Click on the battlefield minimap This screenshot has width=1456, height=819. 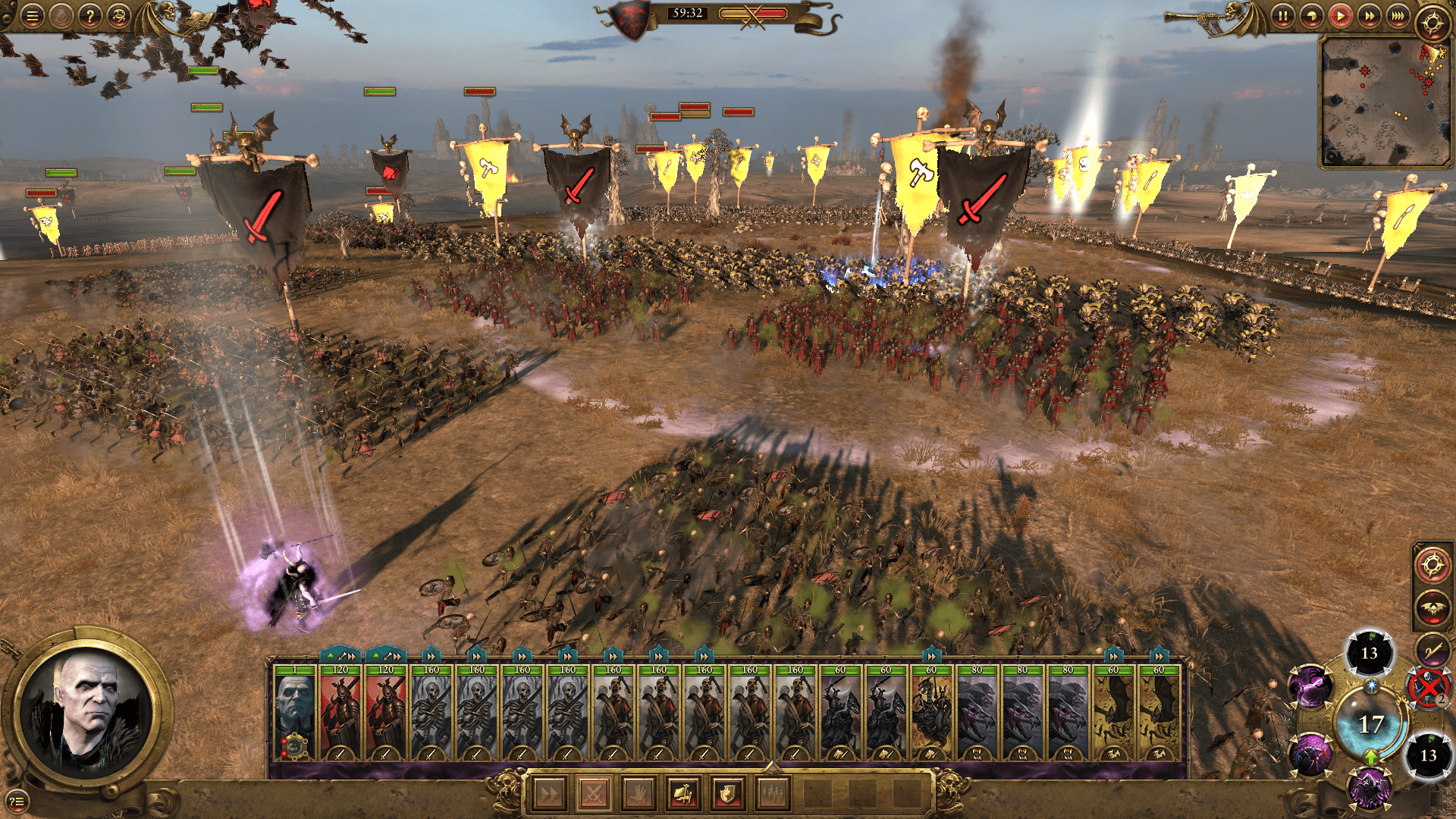point(1385,101)
